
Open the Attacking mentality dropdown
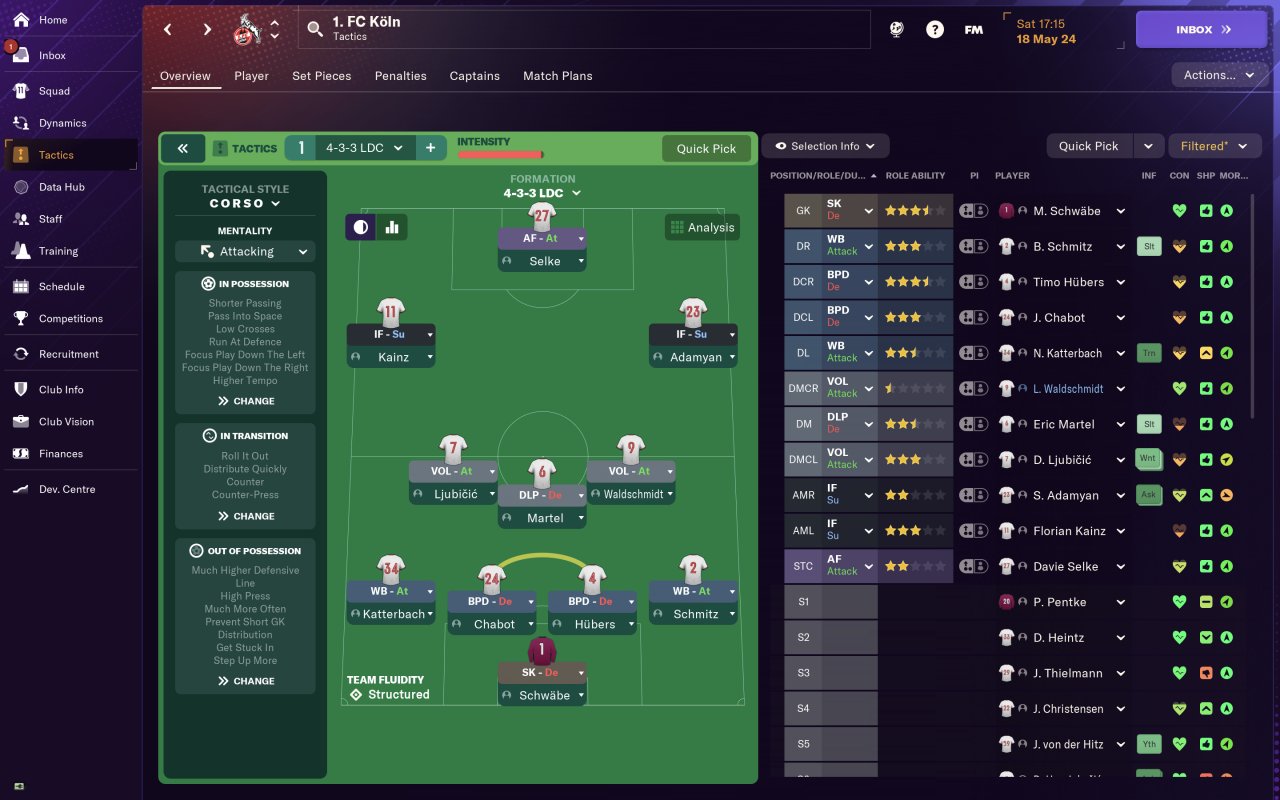(x=245, y=252)
